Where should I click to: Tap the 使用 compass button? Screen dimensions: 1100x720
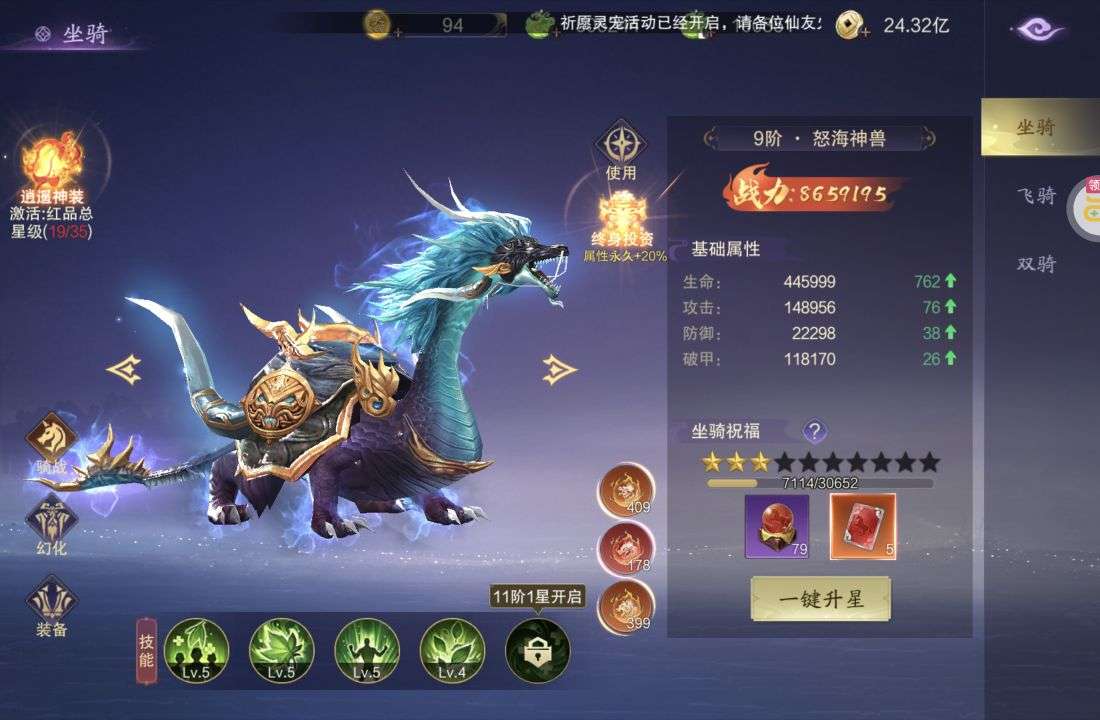click(x=621, y=146)
